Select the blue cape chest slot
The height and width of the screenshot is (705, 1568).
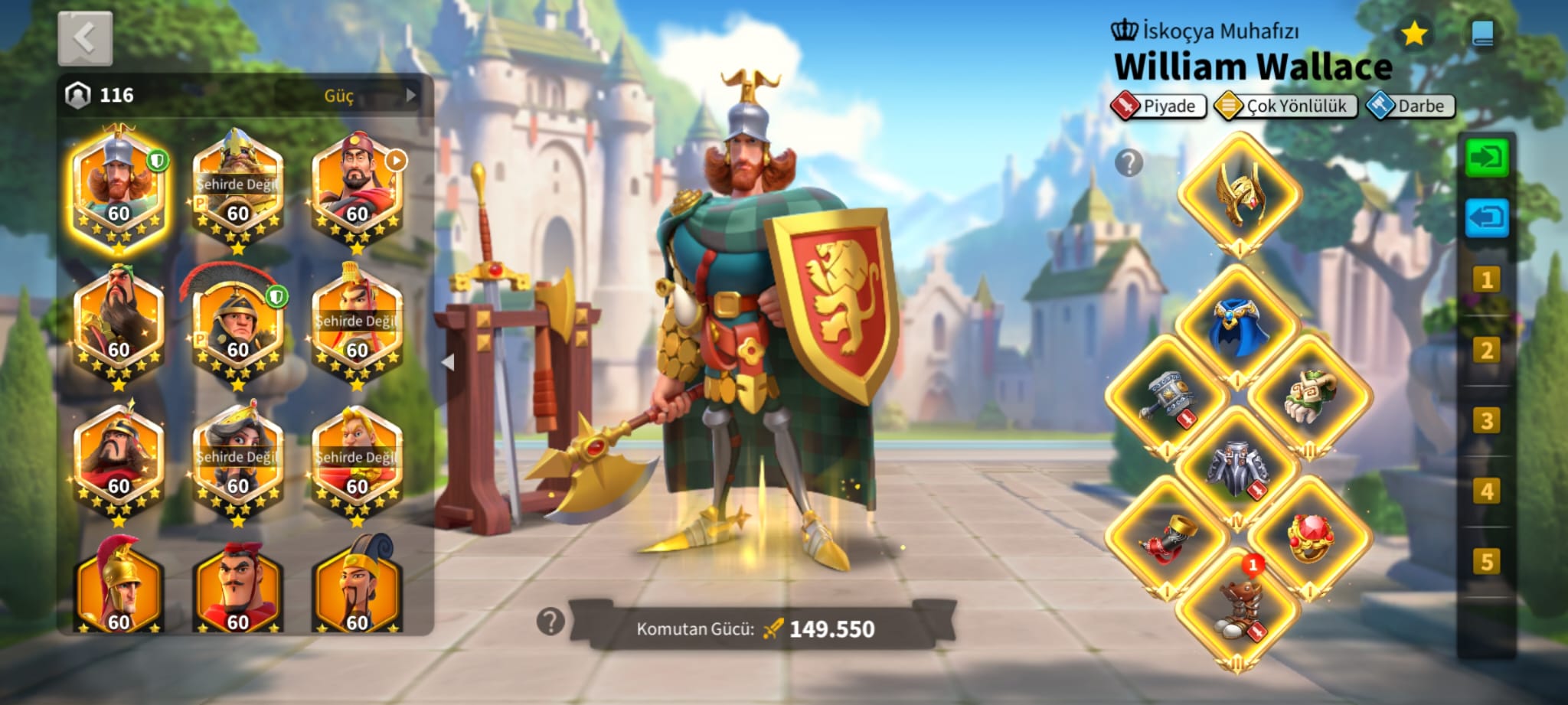1238,326
